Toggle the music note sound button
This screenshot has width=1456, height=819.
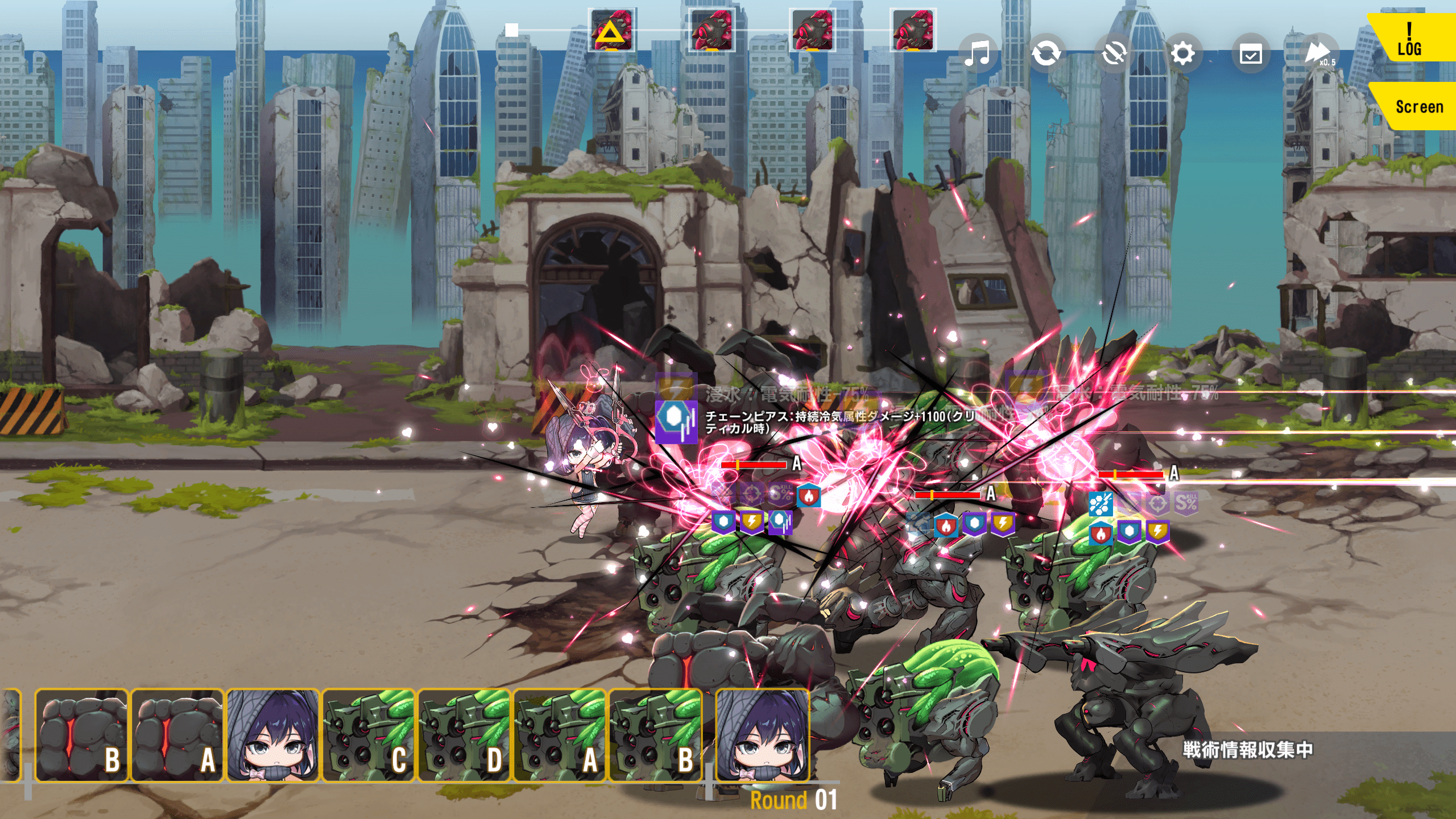tap(978, 54)
